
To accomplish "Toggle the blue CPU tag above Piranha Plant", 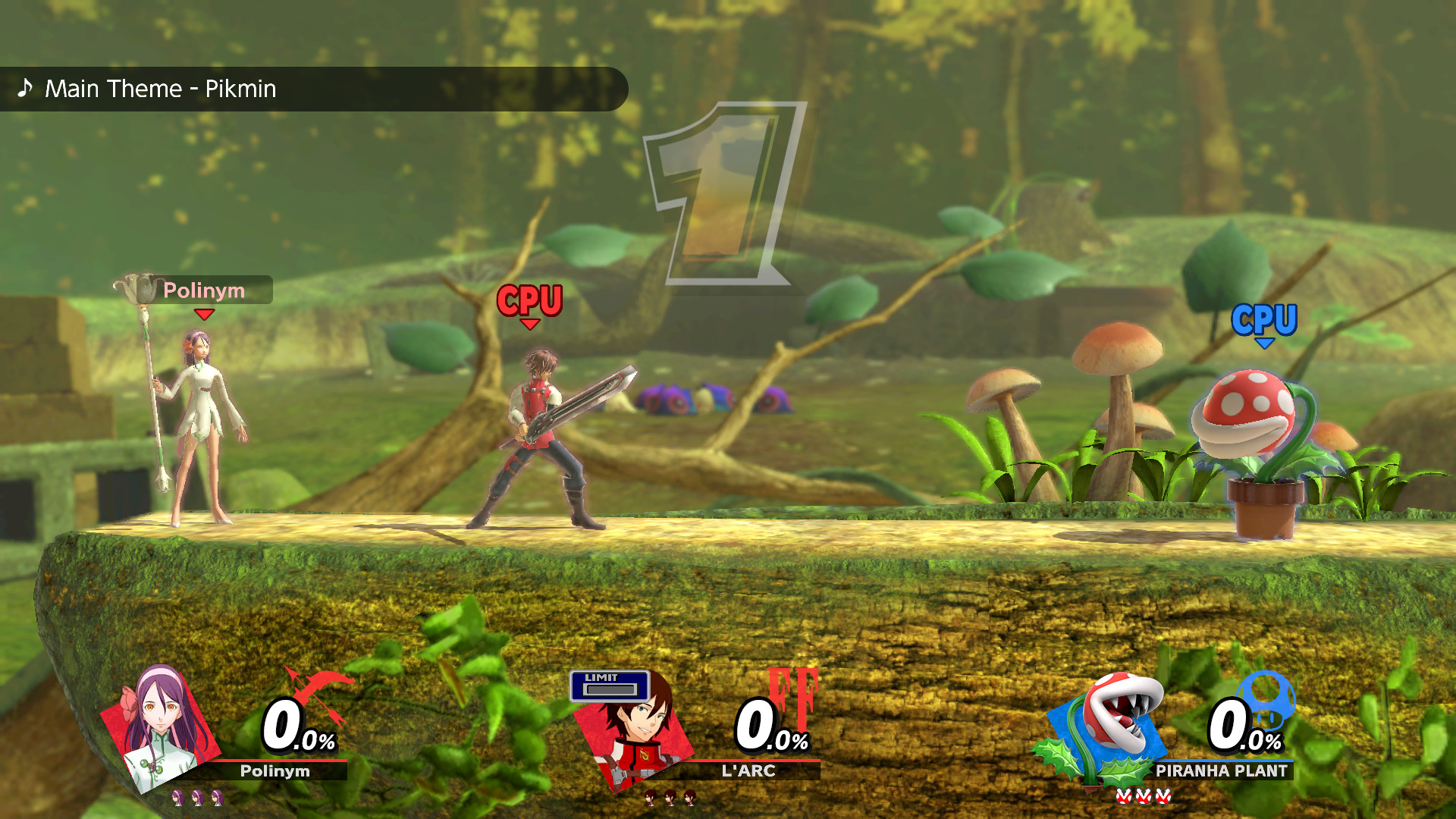I will point(1263,320).
